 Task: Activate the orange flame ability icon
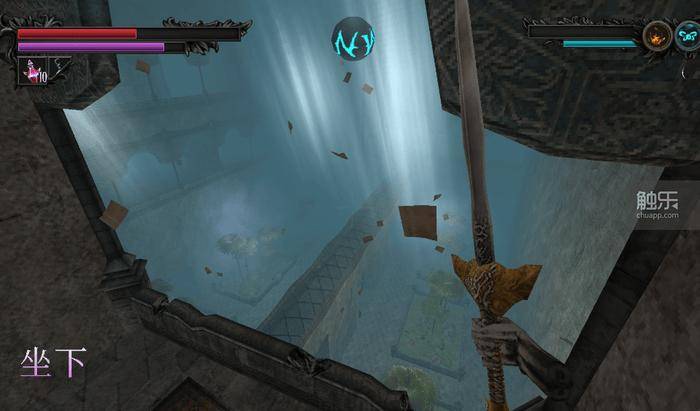click(657, 37)
